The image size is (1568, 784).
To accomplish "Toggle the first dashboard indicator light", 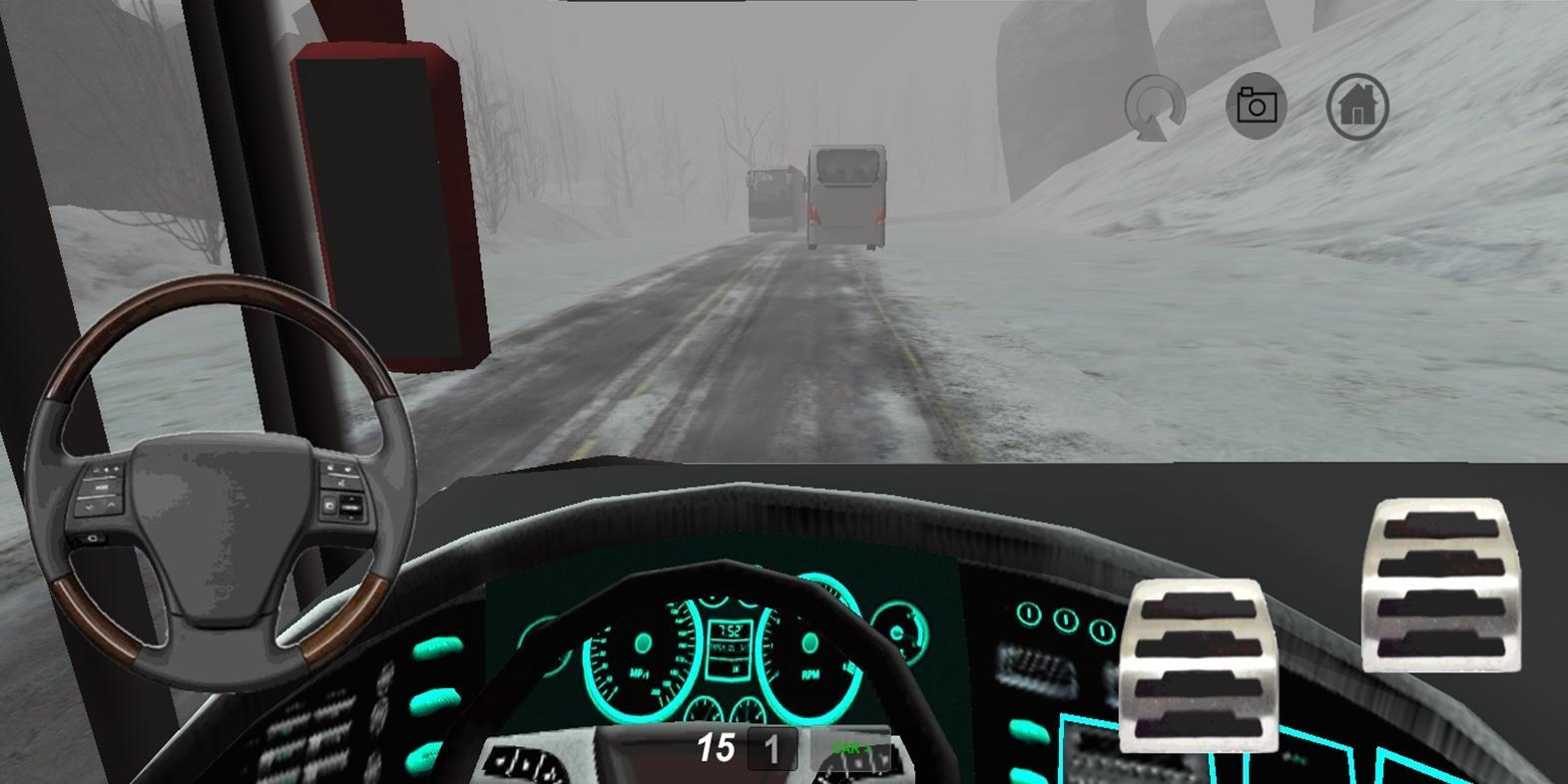I will pos(1028,614).
